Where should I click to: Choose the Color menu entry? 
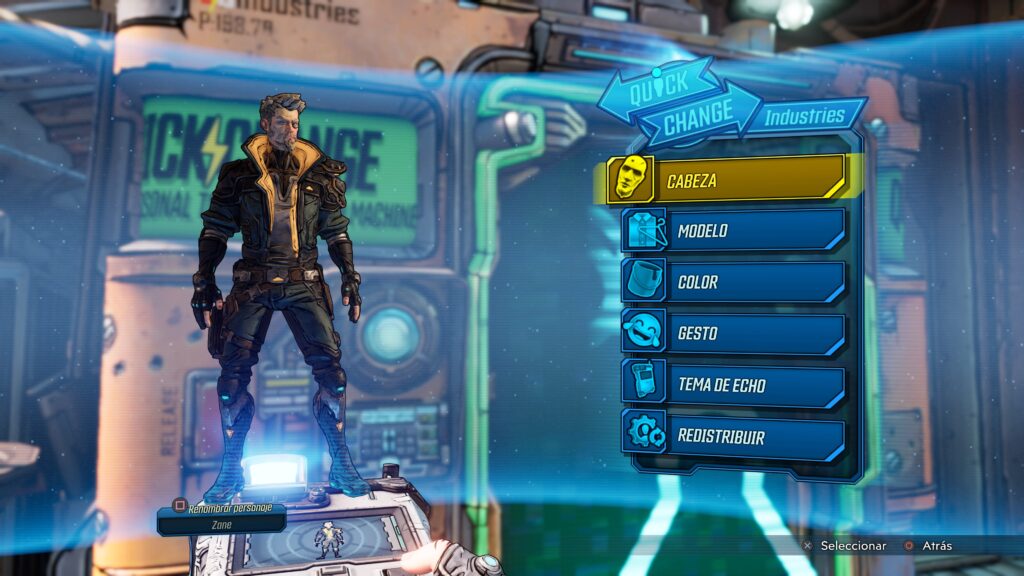pos(733,282)
